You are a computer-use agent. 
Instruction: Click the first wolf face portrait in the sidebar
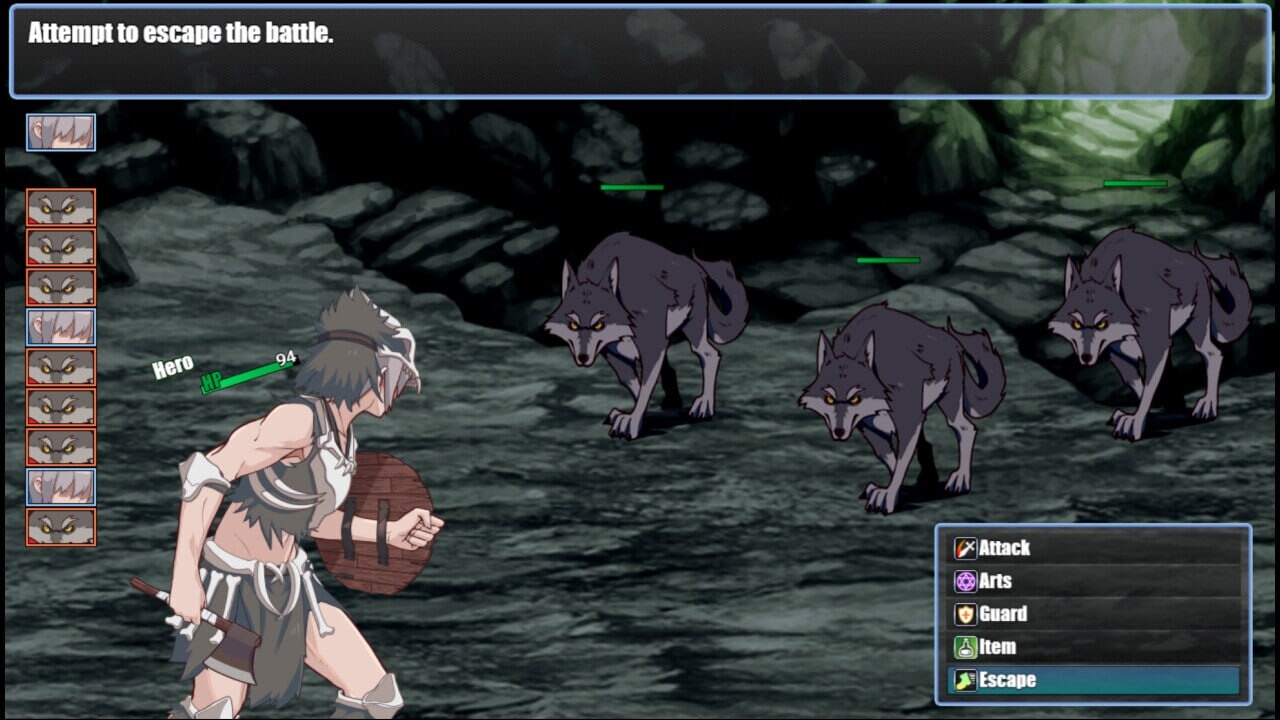click(x=60, y=209)
